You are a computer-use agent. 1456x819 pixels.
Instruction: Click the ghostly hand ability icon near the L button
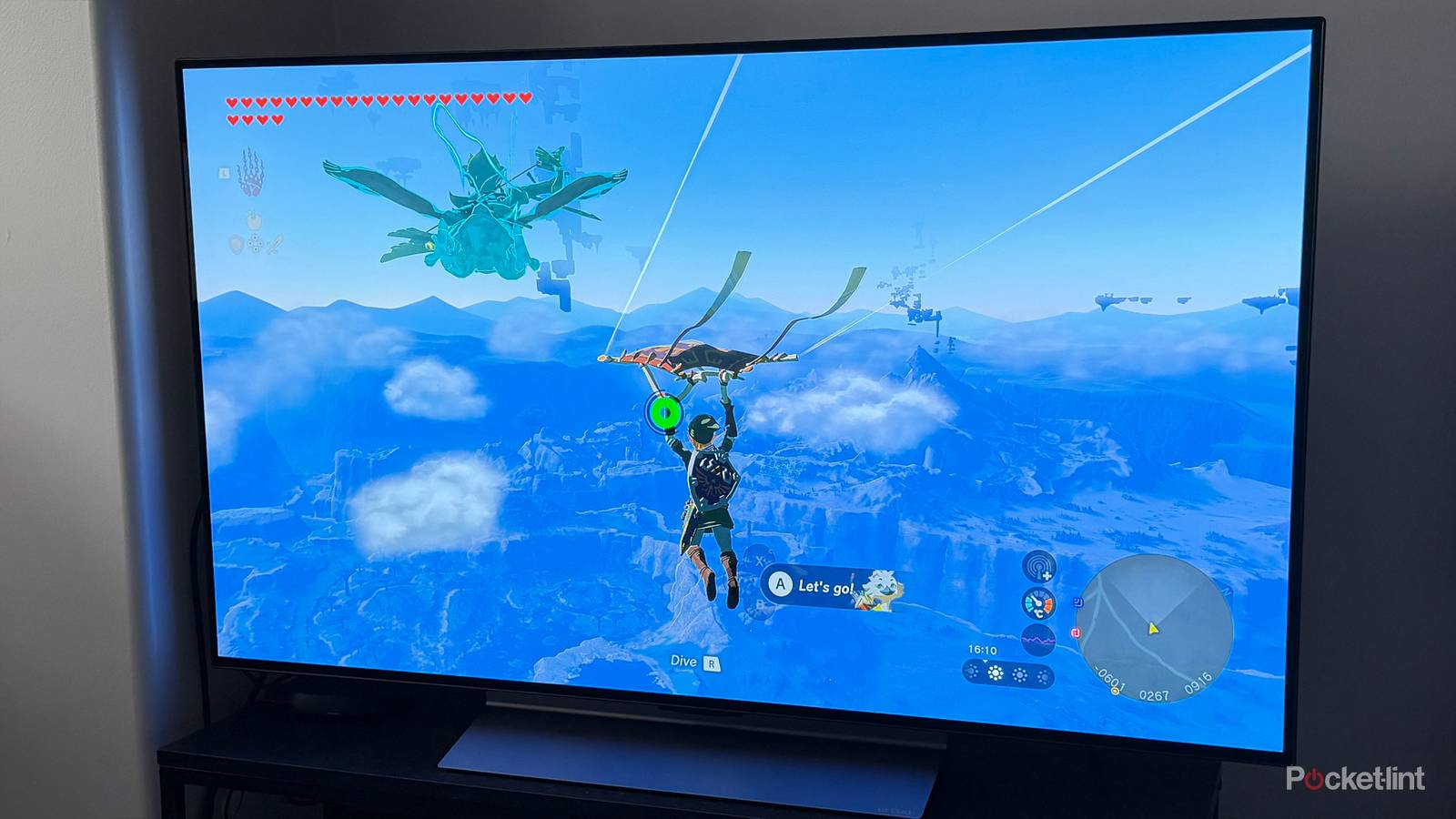[x=250, y=171]
